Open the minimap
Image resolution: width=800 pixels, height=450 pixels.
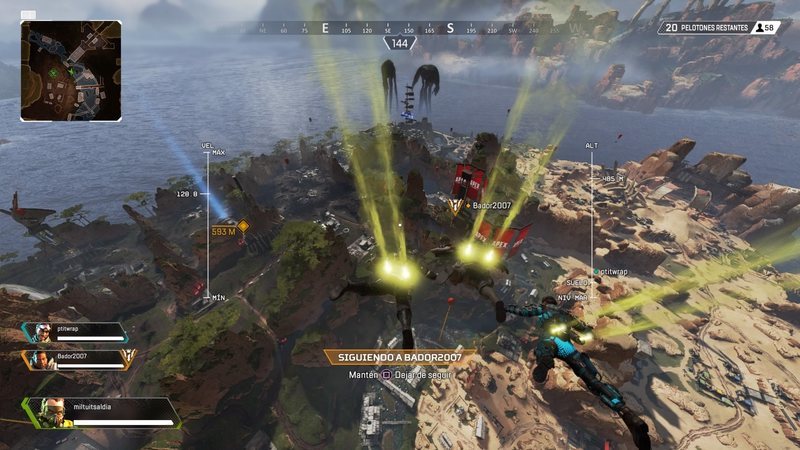pos(71,71)
